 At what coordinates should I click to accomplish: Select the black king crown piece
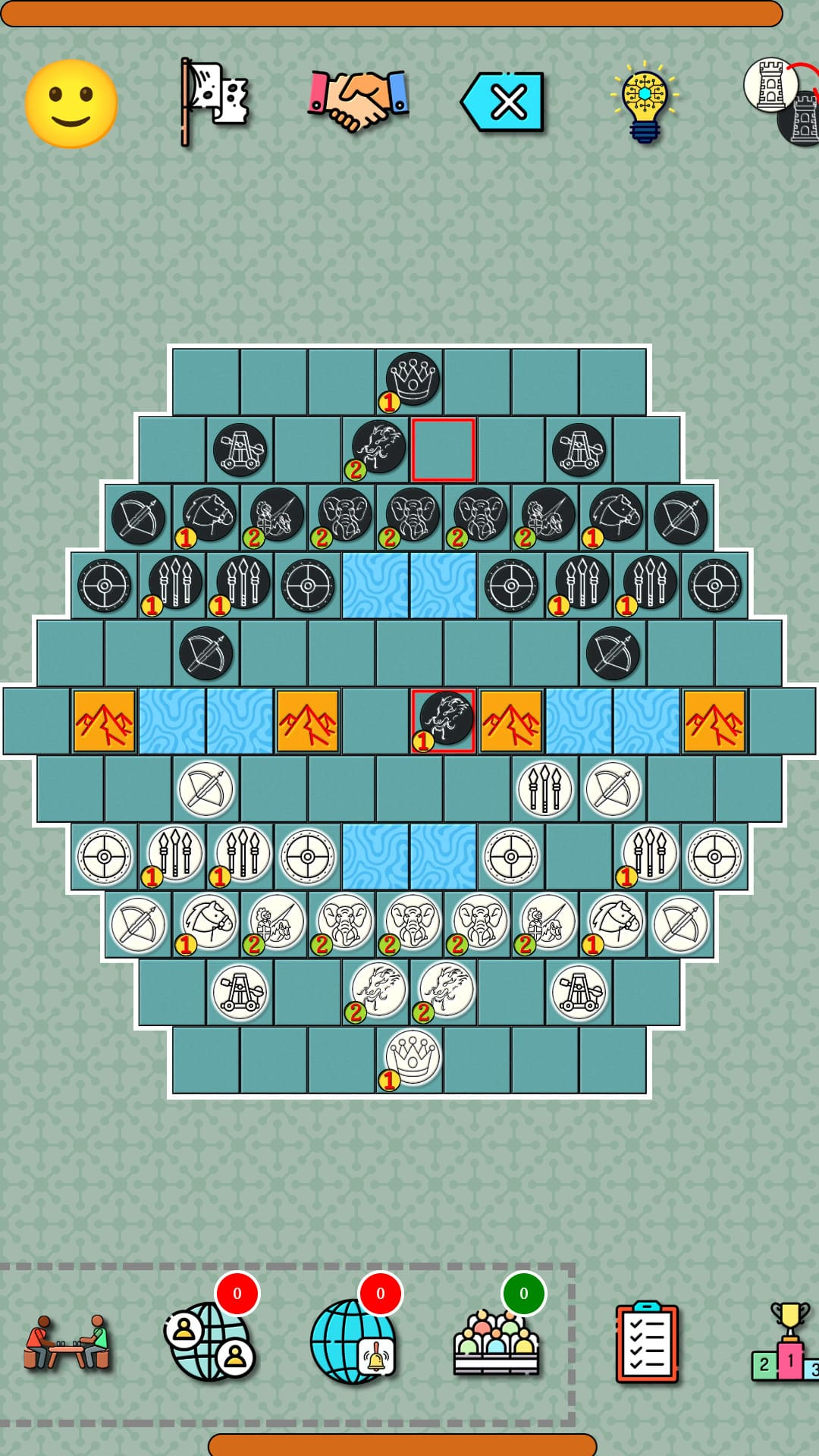412,378
